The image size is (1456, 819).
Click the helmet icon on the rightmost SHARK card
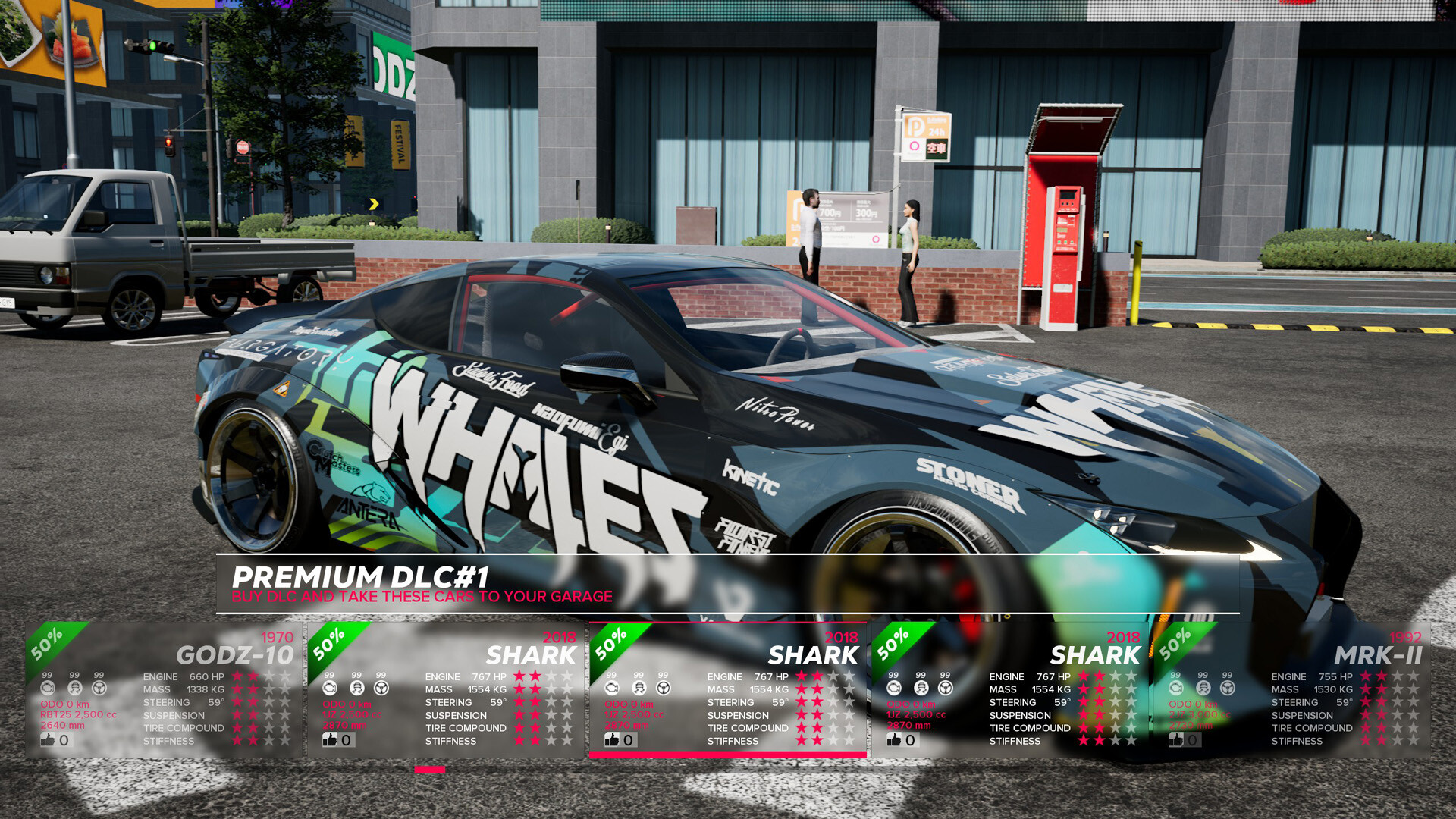coord(921,687)
